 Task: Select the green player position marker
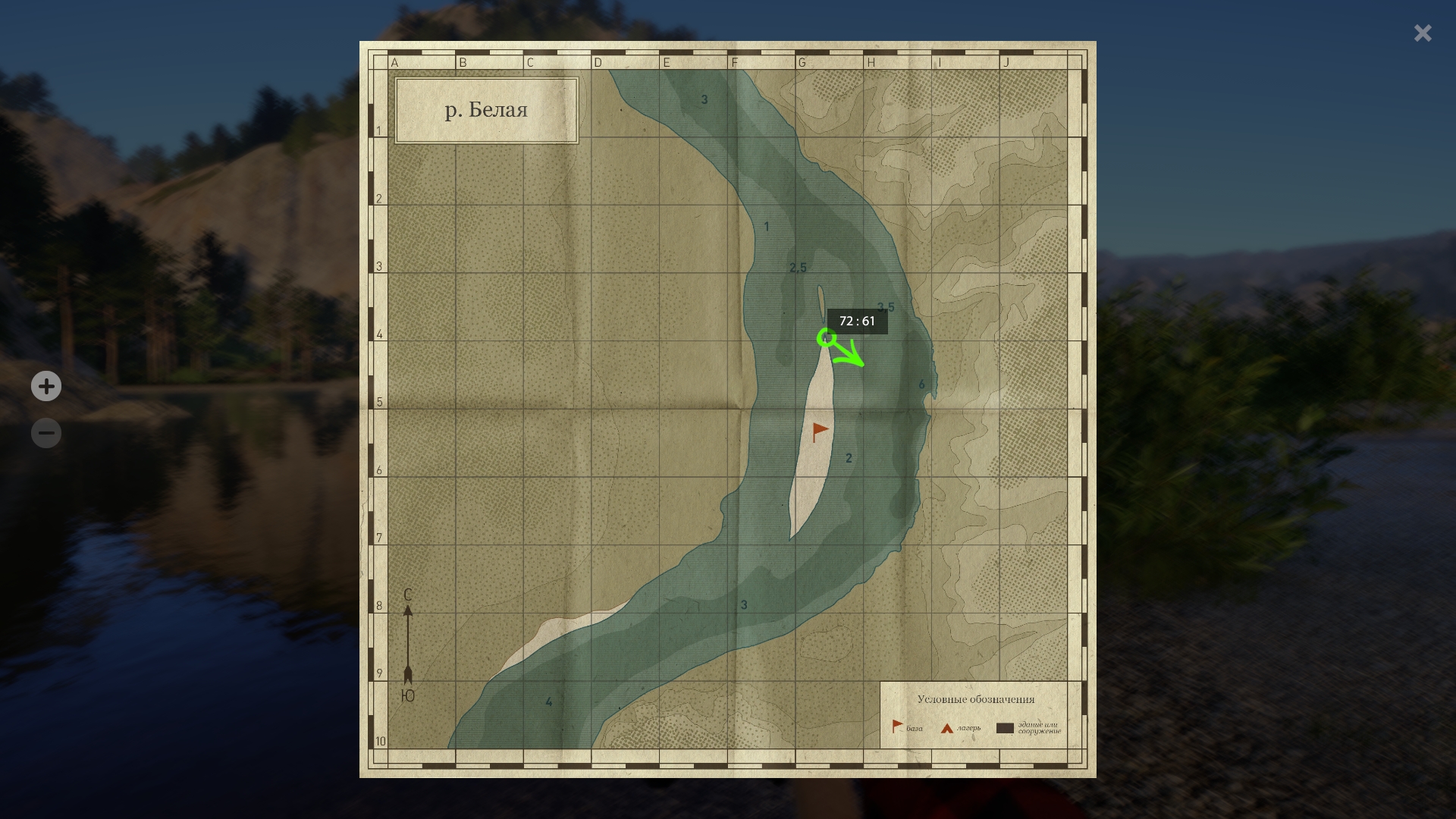tap(827, 338)
